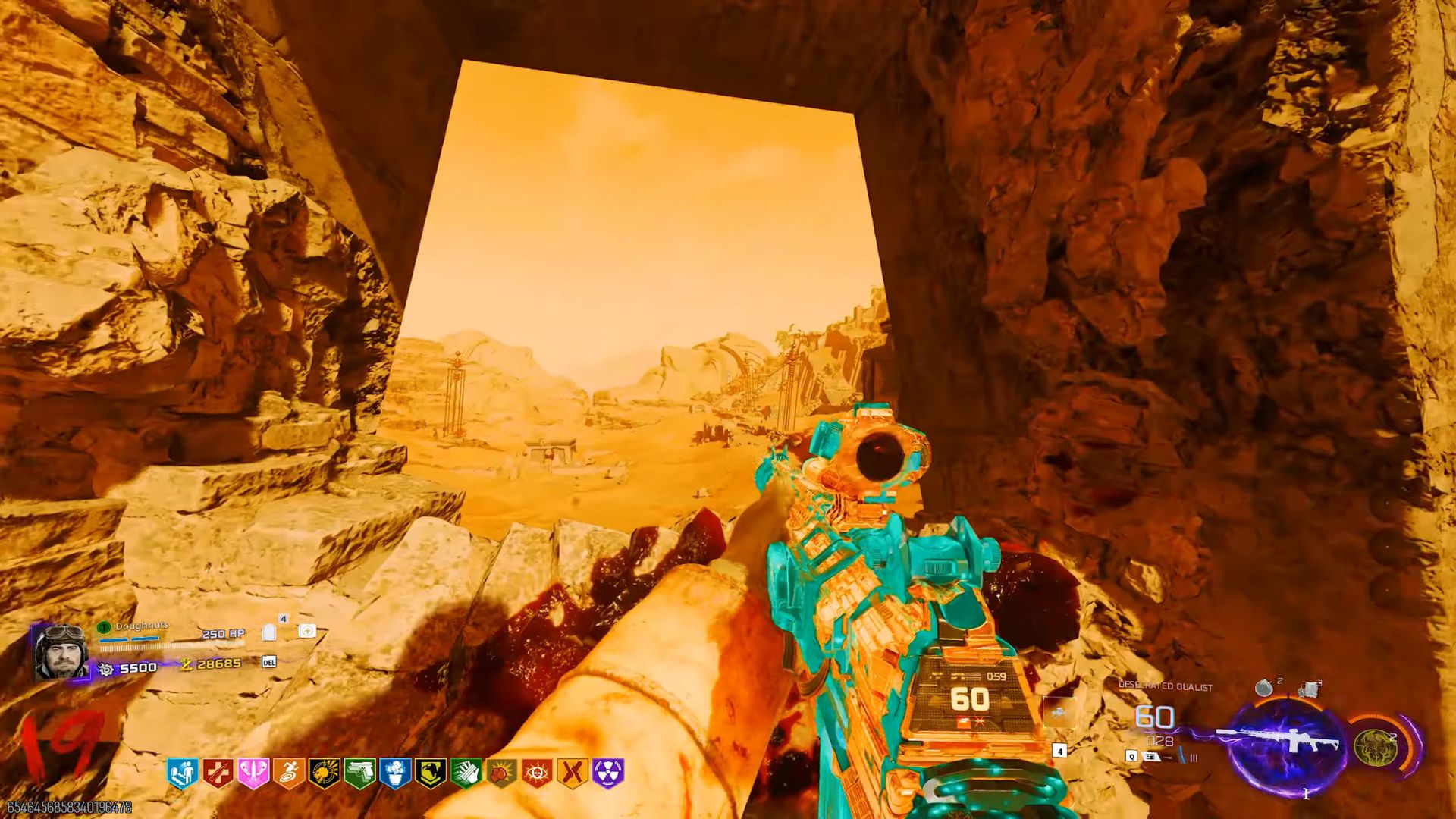Enable the self-revive syringe icon

tap(307, 630)
